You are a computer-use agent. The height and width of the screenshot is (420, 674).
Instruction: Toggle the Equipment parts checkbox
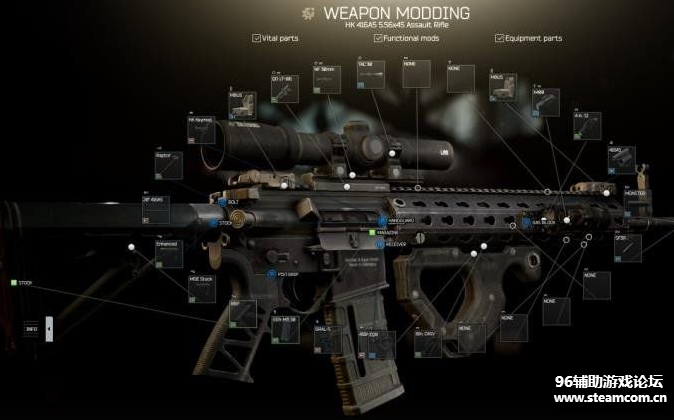499,38
